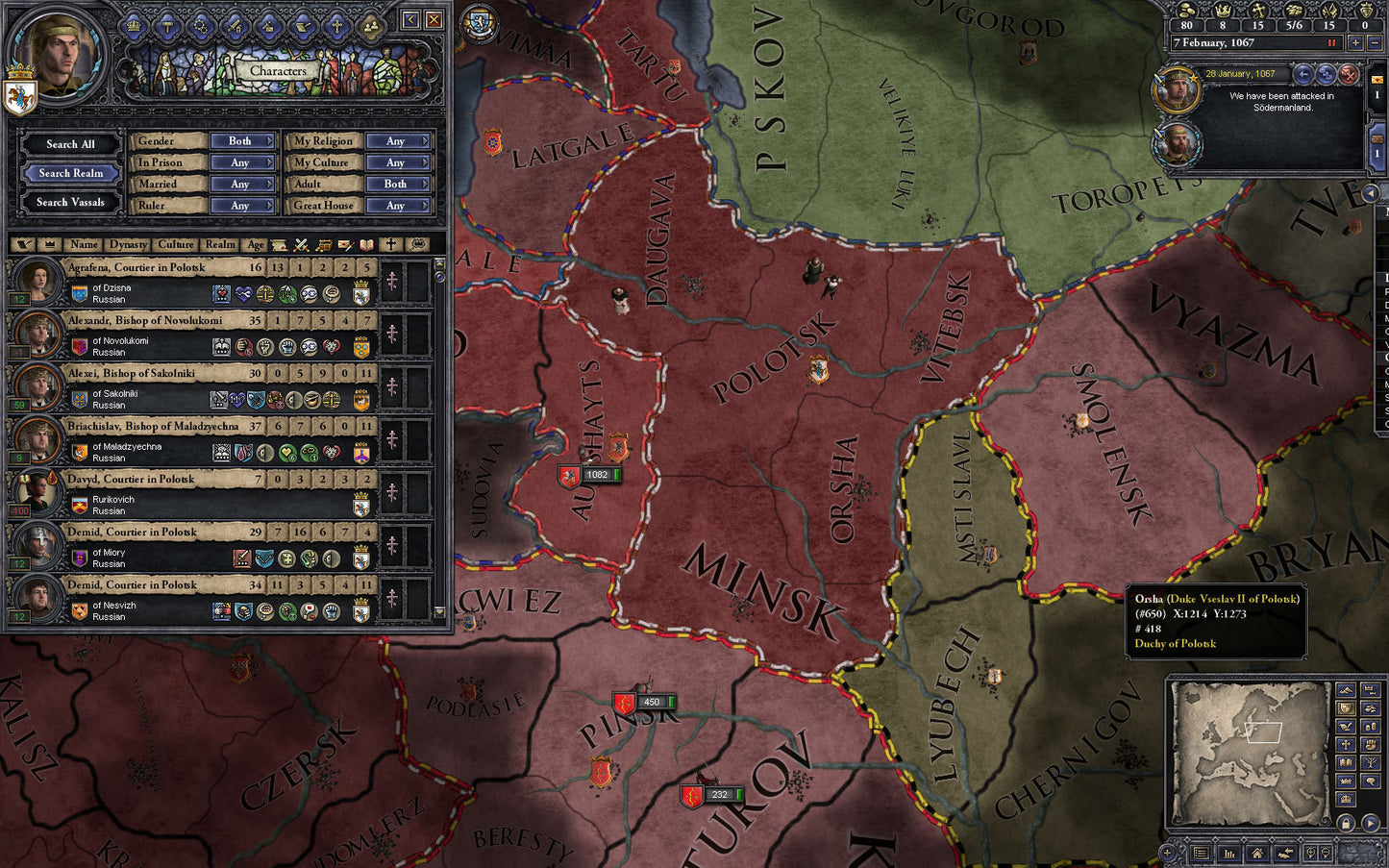Select the religion map mode button

[1346, 744]
